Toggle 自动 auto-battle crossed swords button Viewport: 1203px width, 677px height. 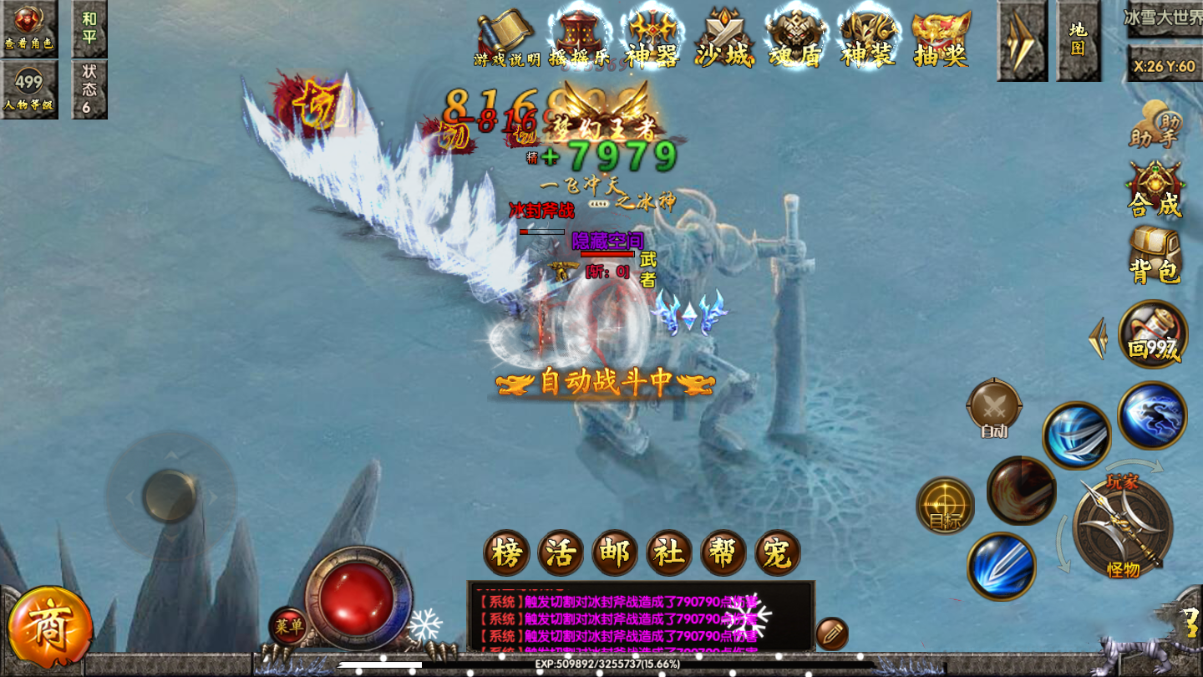(x=994, y=408)
